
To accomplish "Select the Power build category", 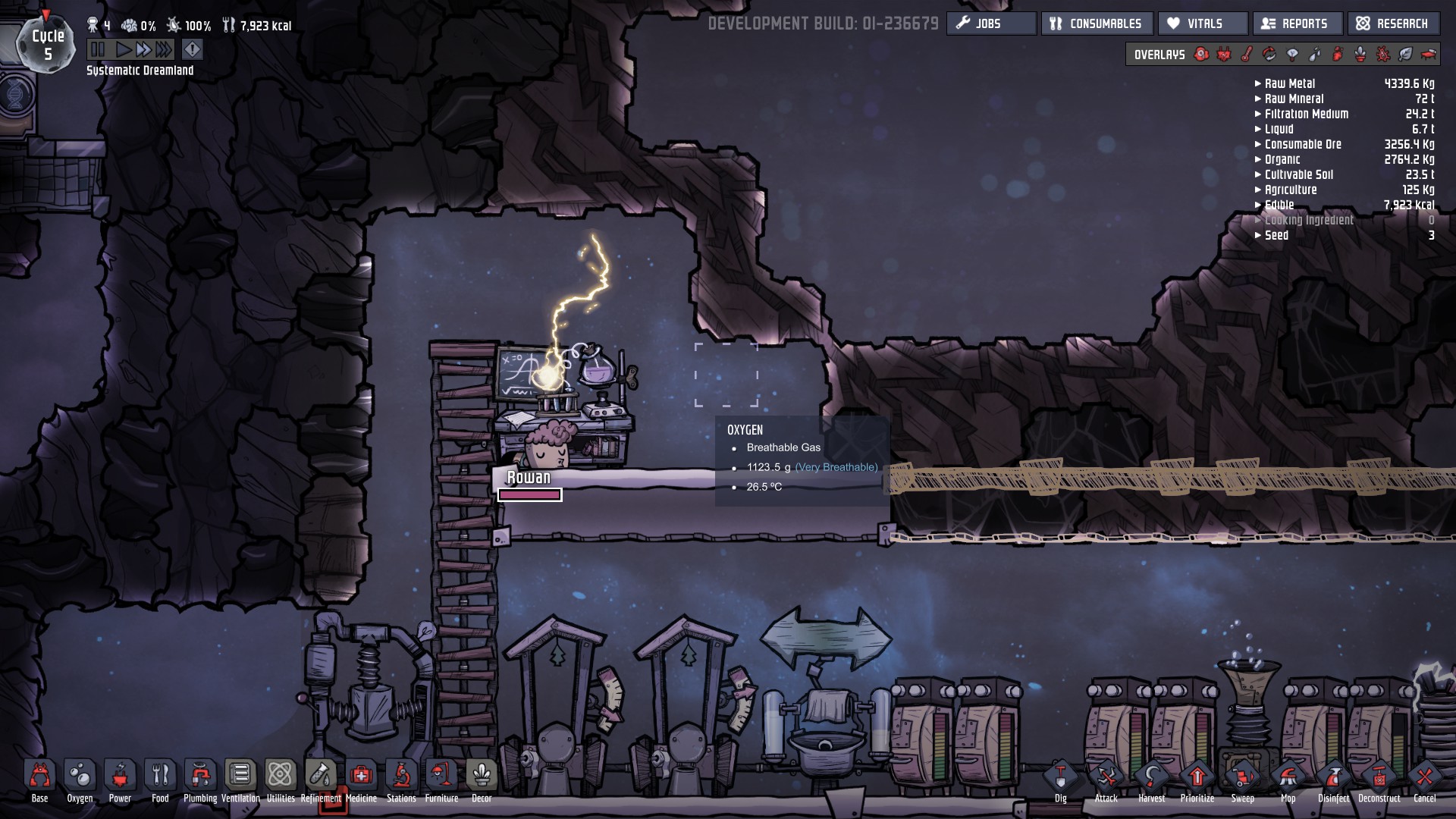I will pyautogui.click(x=120, y=777).
